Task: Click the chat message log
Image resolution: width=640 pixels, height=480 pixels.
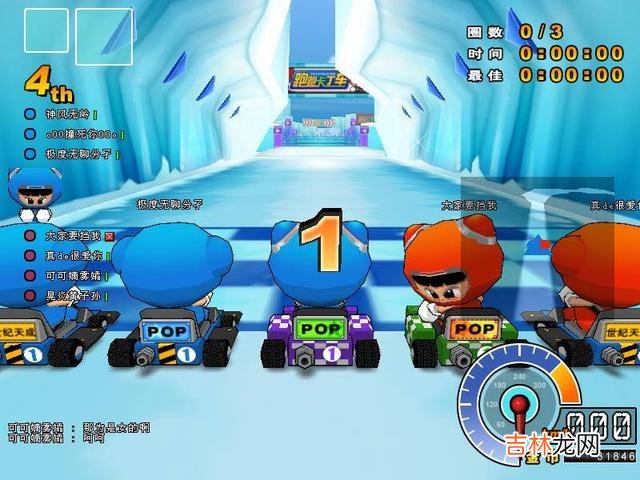Action: click(78, 431)
